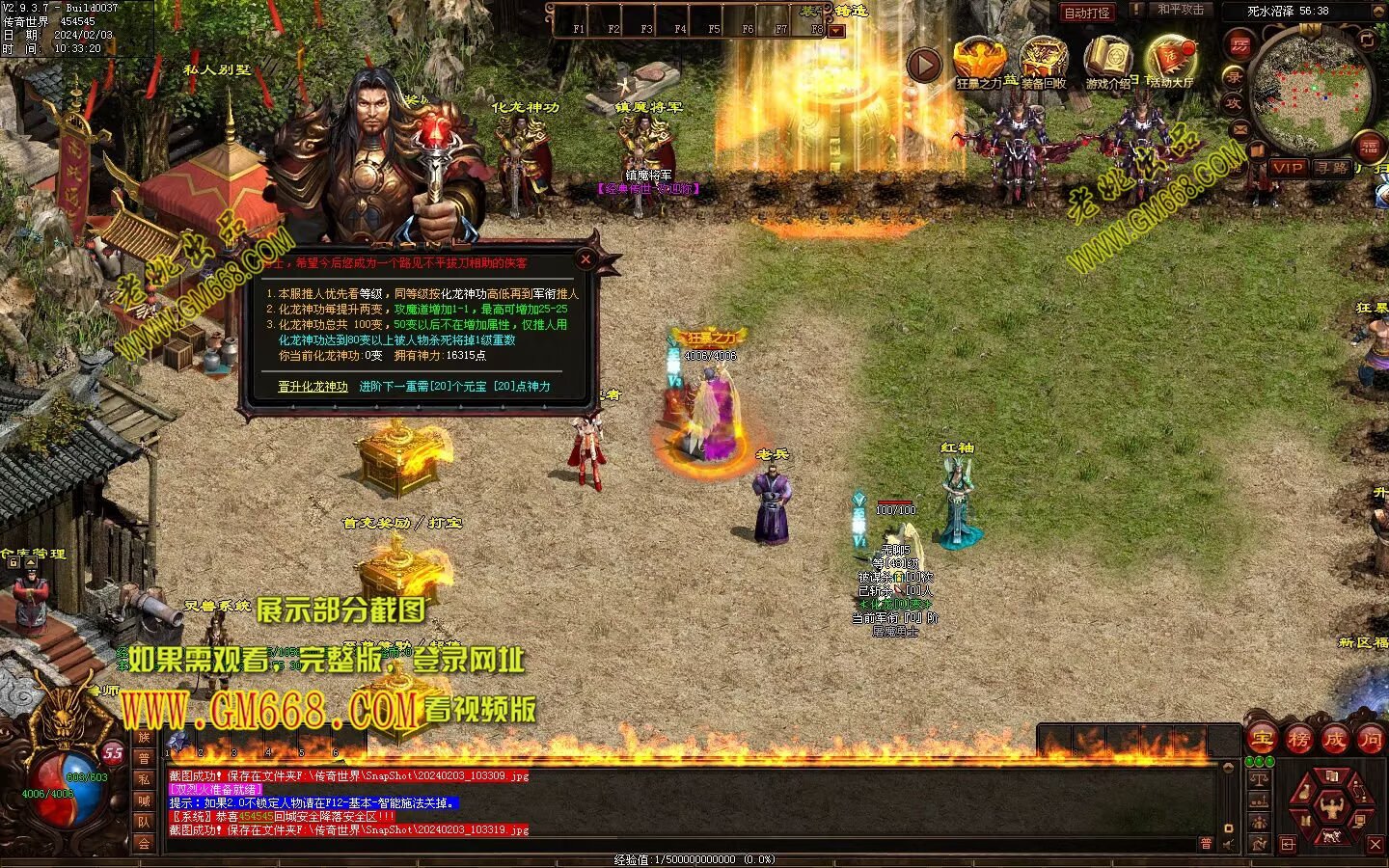Open the 装备回收 equipment recycle icon
This screenshot has width=1389, height=868.
click(x=1044, y=60)
